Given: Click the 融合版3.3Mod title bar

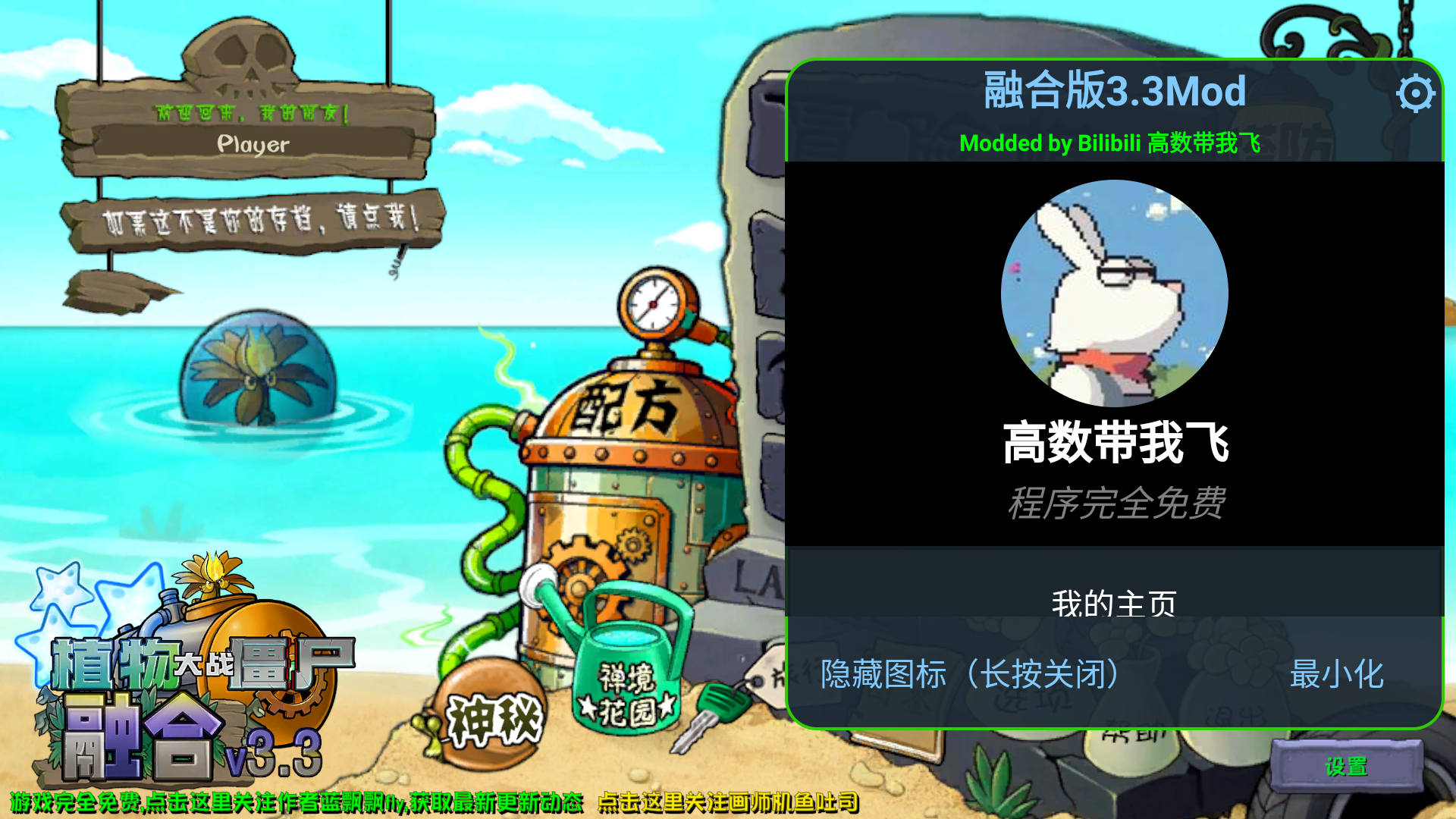Looking at the screenshot, I should (1113, 91).
